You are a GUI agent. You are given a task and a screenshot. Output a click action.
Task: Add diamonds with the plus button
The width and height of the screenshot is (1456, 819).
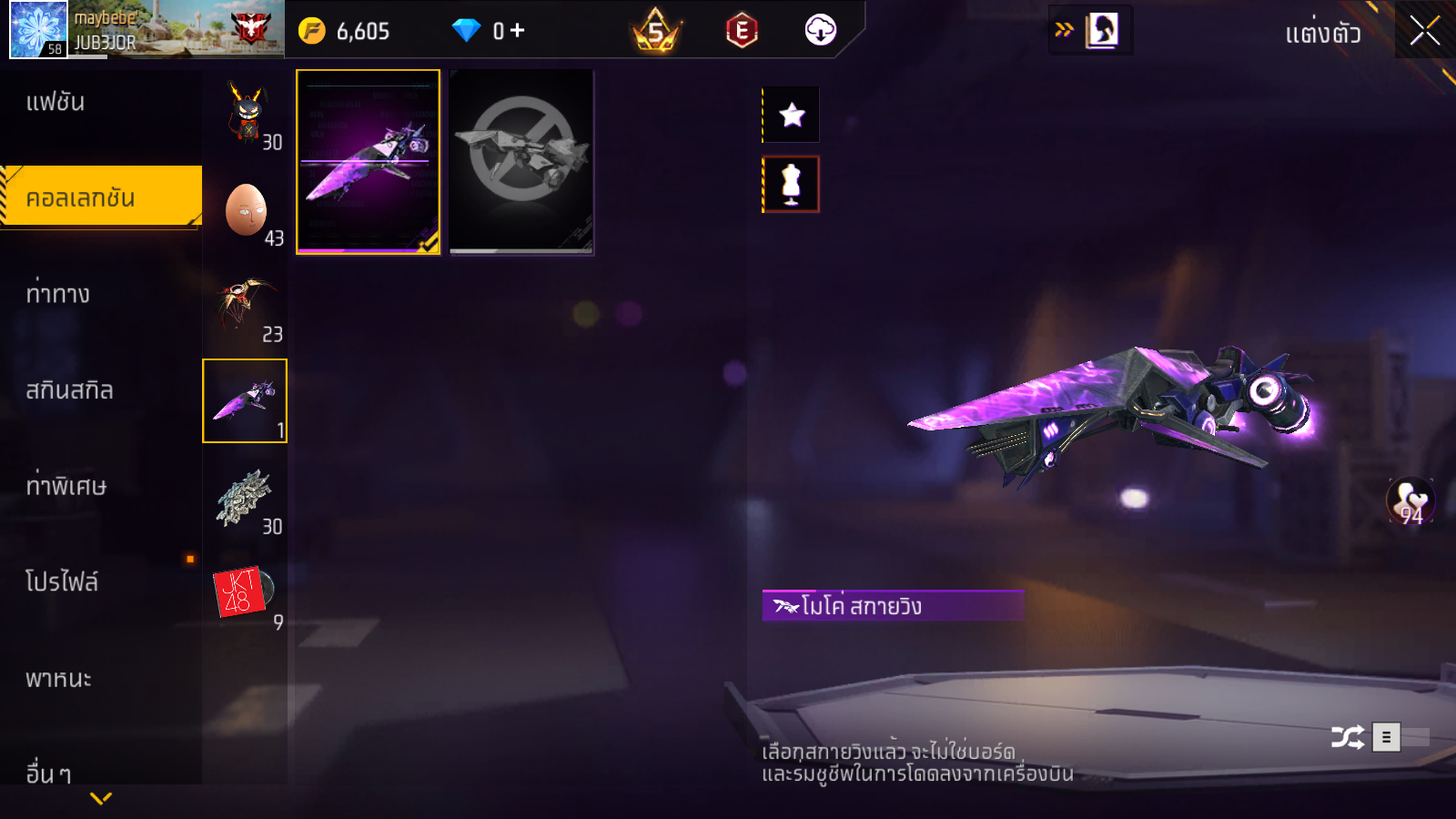coord(518,31)
